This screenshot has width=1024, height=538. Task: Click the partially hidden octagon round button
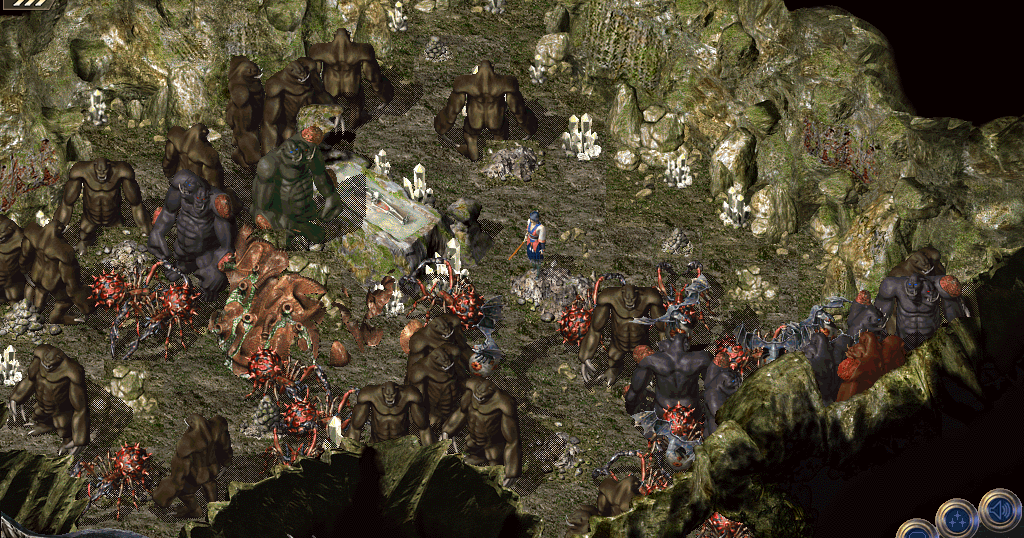tap(915, 530)
